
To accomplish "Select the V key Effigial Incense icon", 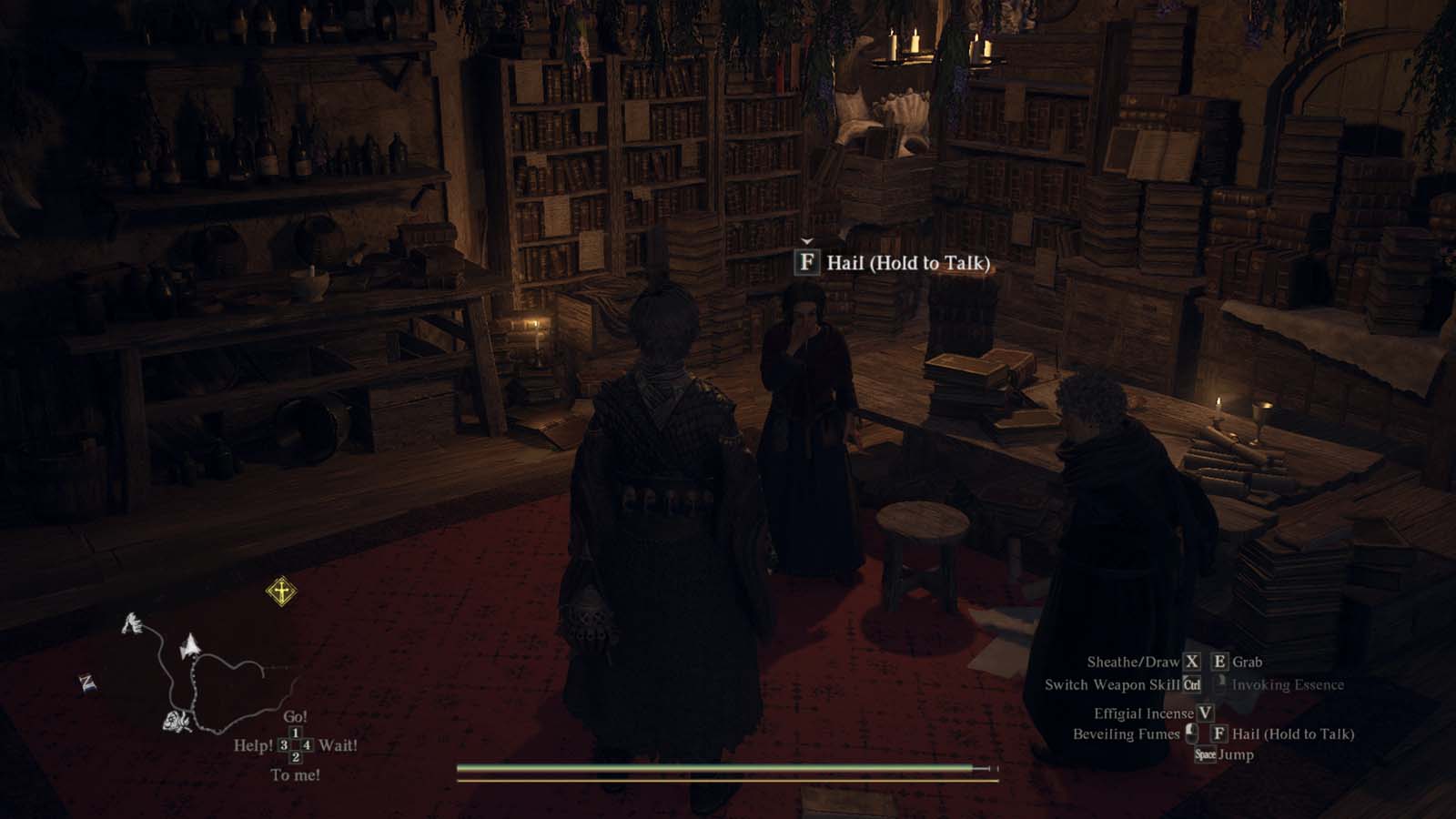I will coord(1206,713).
